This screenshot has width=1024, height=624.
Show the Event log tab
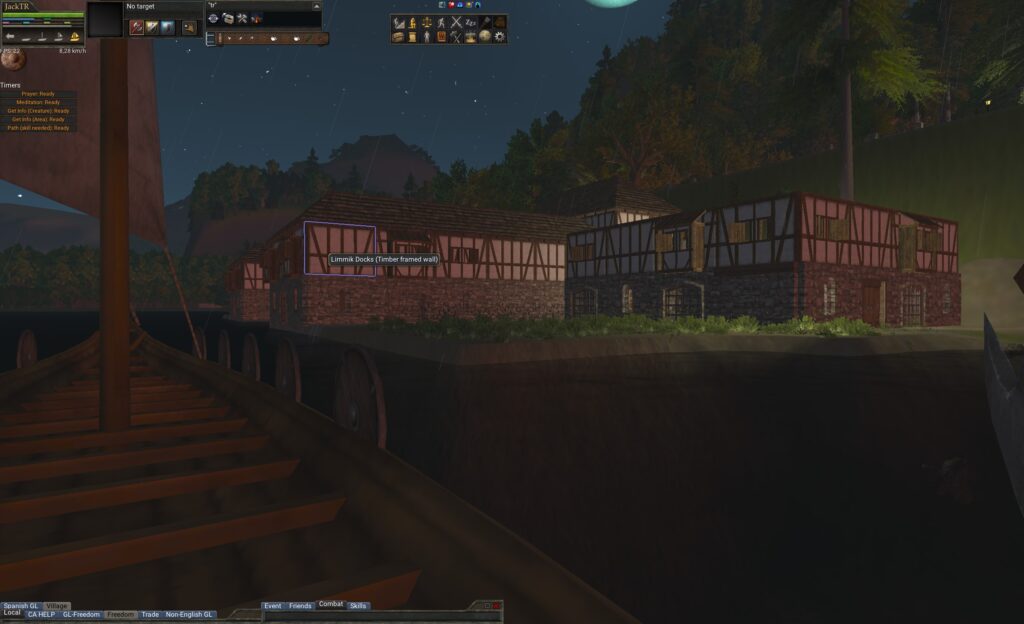272,606
